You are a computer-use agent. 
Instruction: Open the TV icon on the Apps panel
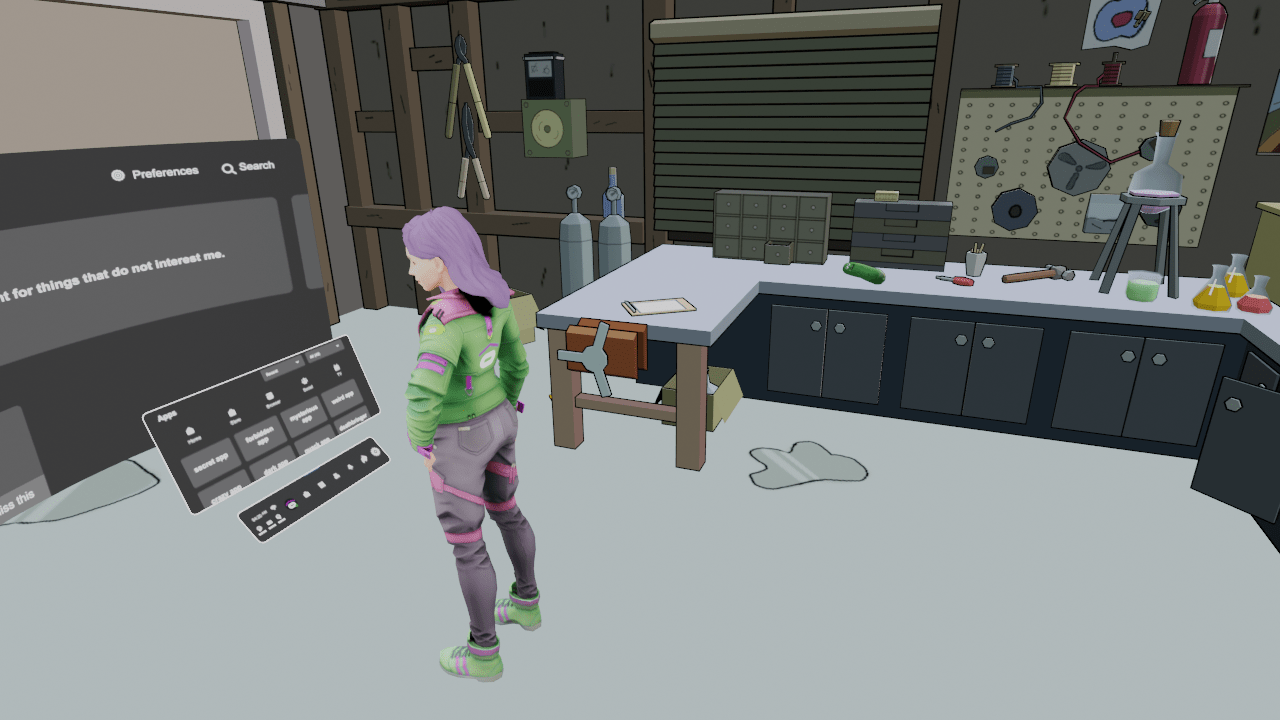point(336,369)
